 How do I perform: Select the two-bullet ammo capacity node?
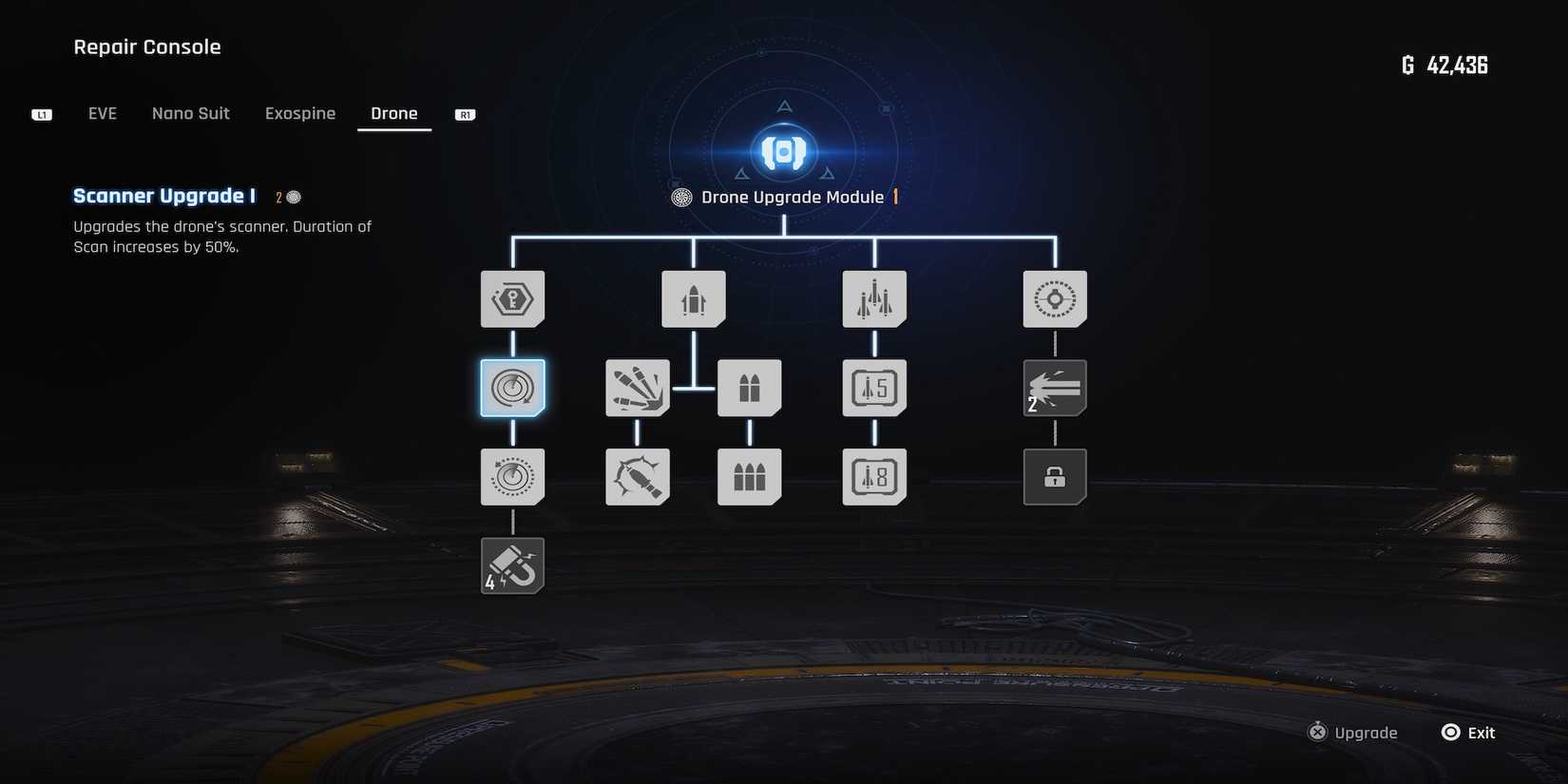[749, 388]
